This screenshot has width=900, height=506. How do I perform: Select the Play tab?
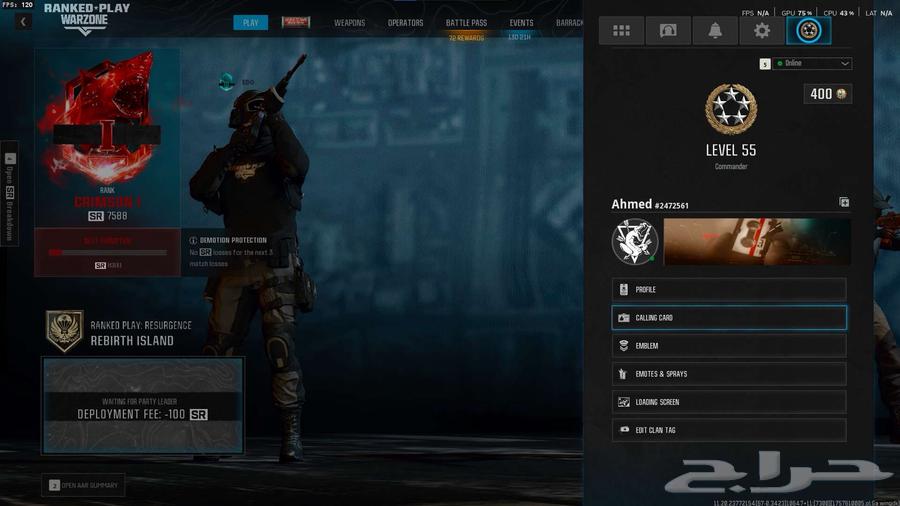(x=250, y=23)
